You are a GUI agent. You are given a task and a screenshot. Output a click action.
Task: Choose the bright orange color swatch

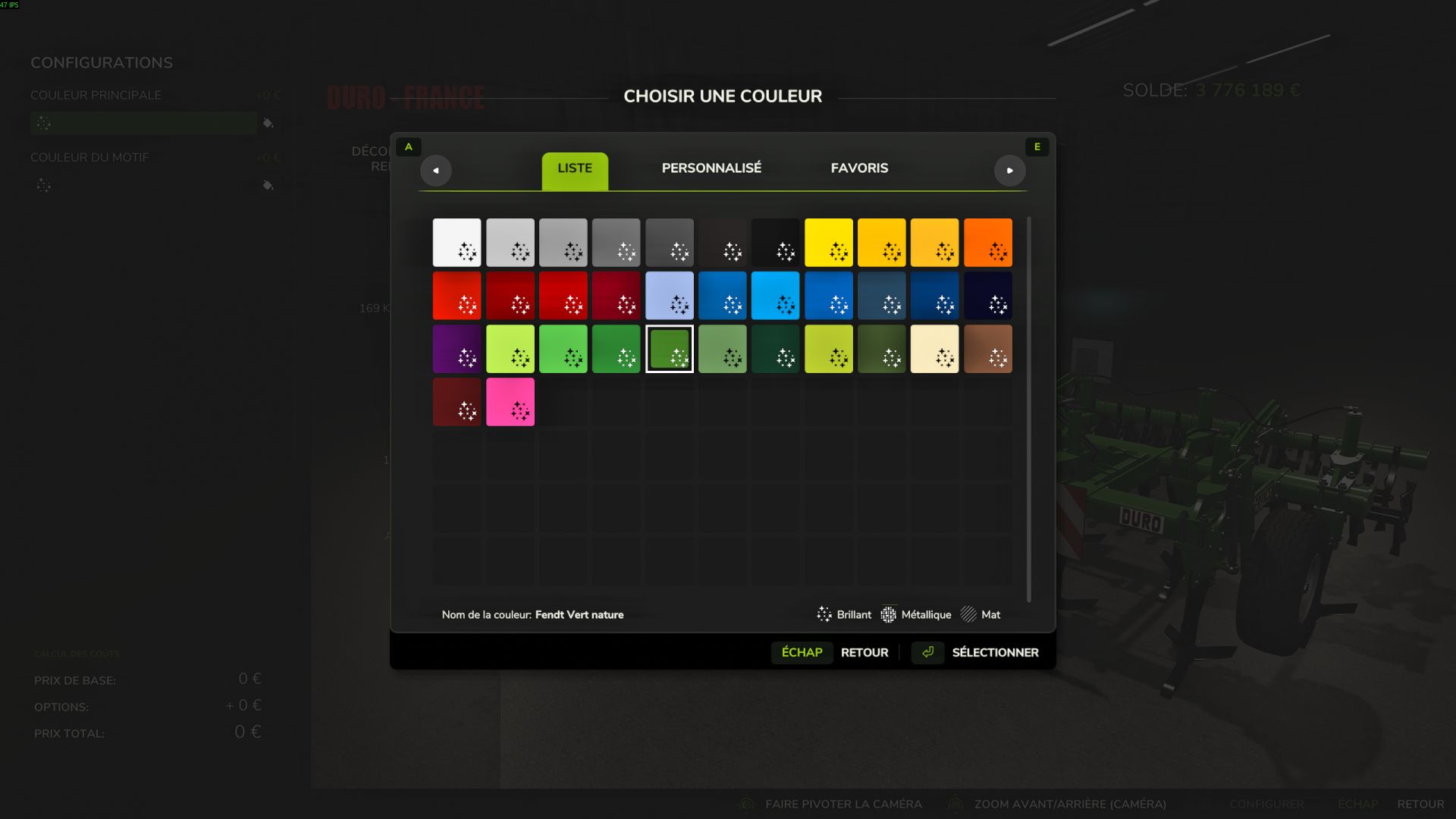coord(987,243)
